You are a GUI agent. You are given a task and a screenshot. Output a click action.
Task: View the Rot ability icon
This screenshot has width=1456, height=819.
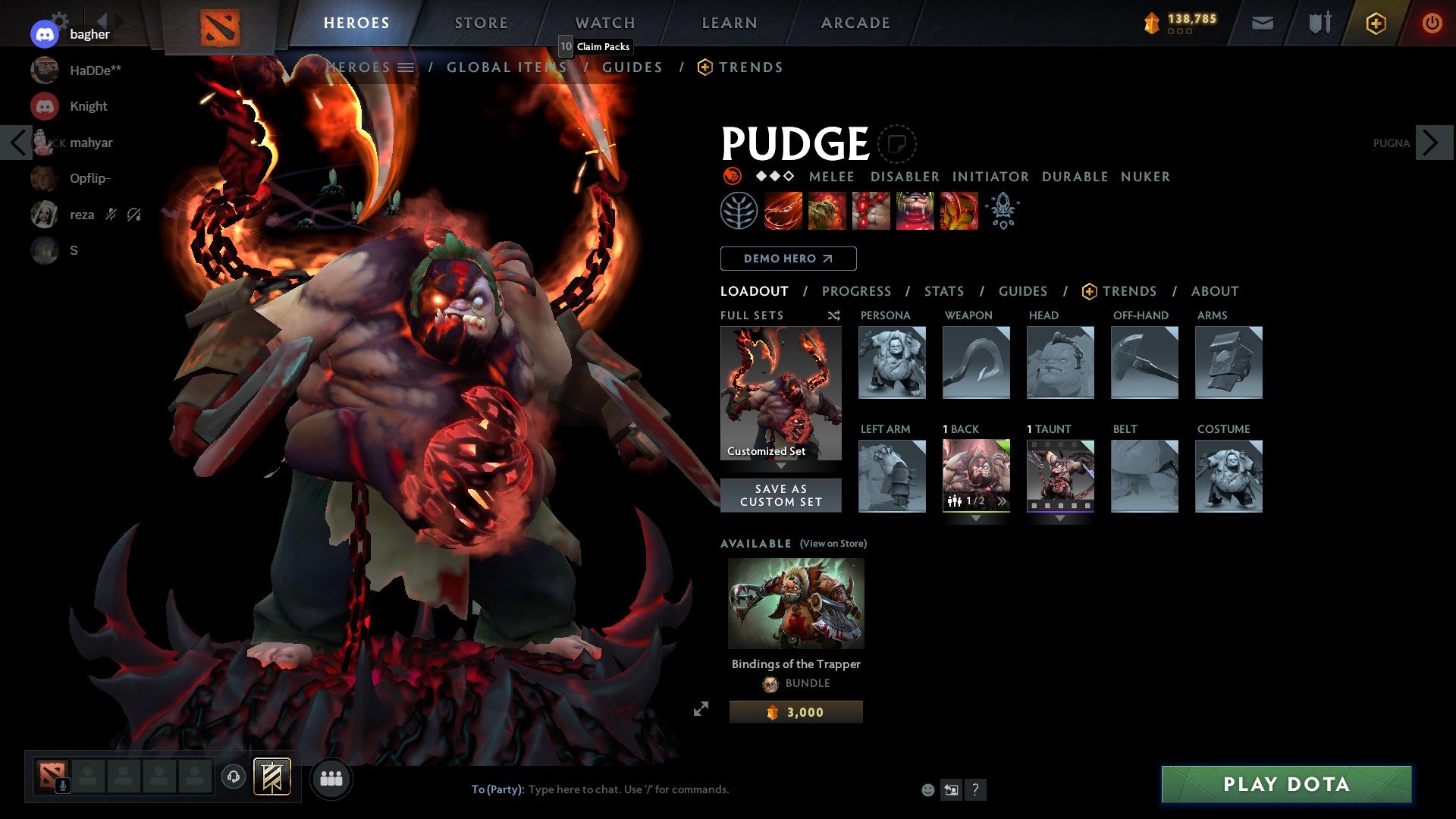[x=827, y=211]
